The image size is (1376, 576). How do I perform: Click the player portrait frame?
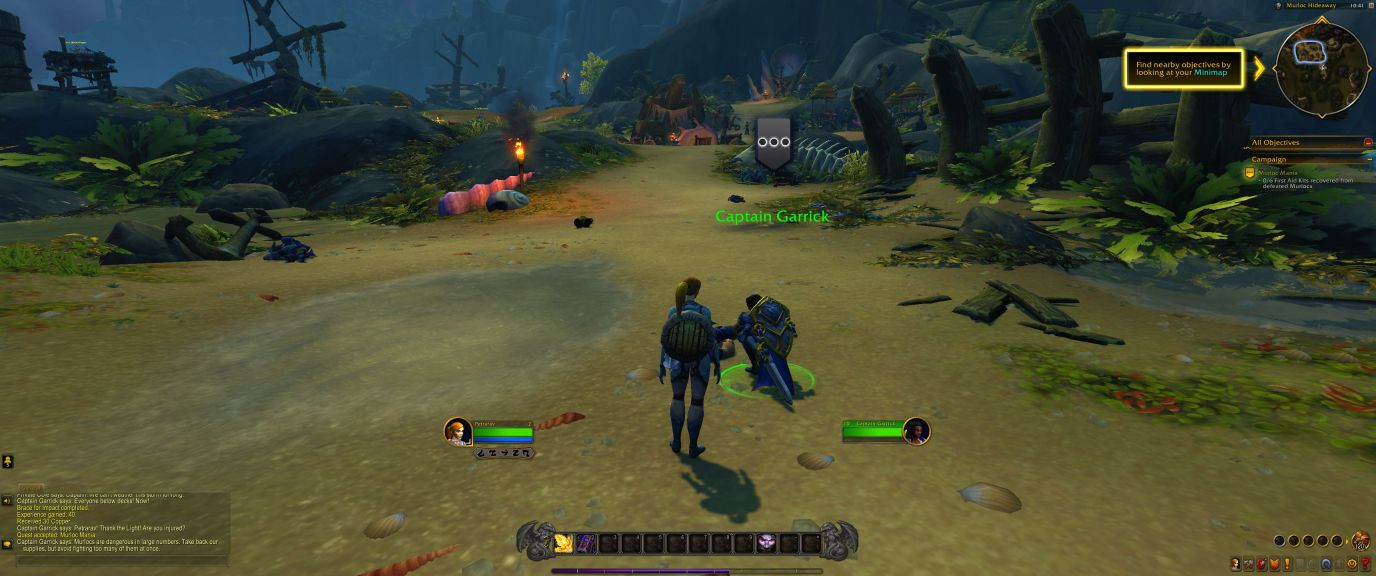click(x=458, y=431)
